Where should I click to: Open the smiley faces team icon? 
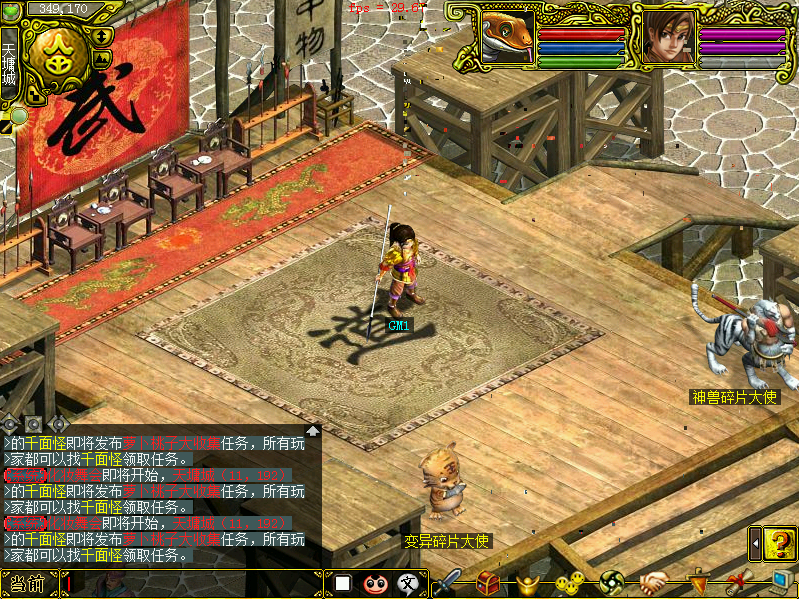[x=570, y=582]
